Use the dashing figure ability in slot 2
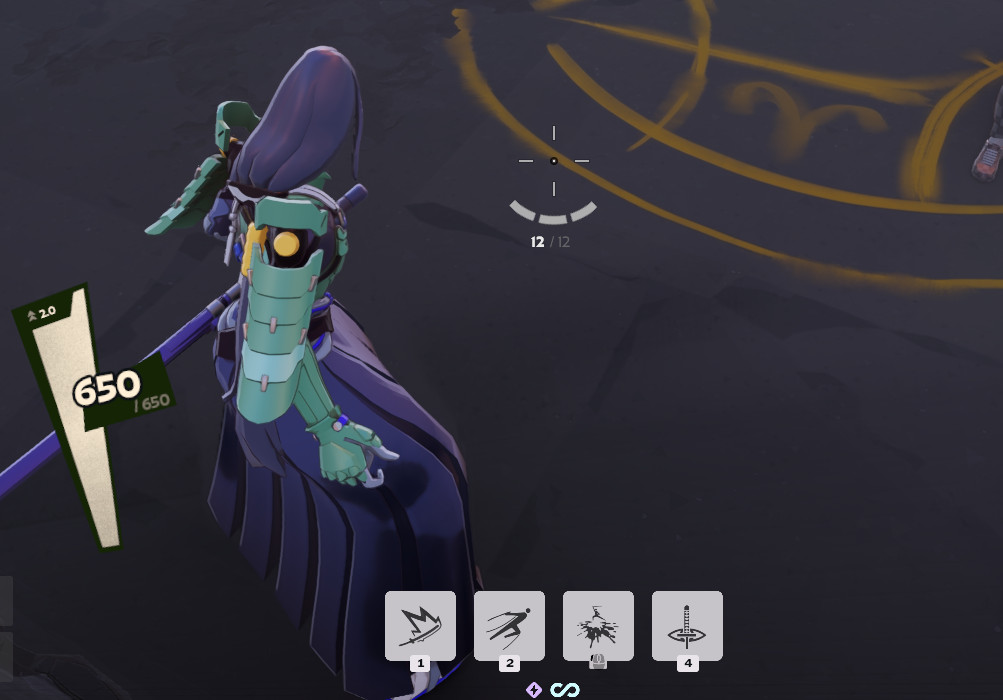The width and height of the screenshot is (1003, 700). 509,625
